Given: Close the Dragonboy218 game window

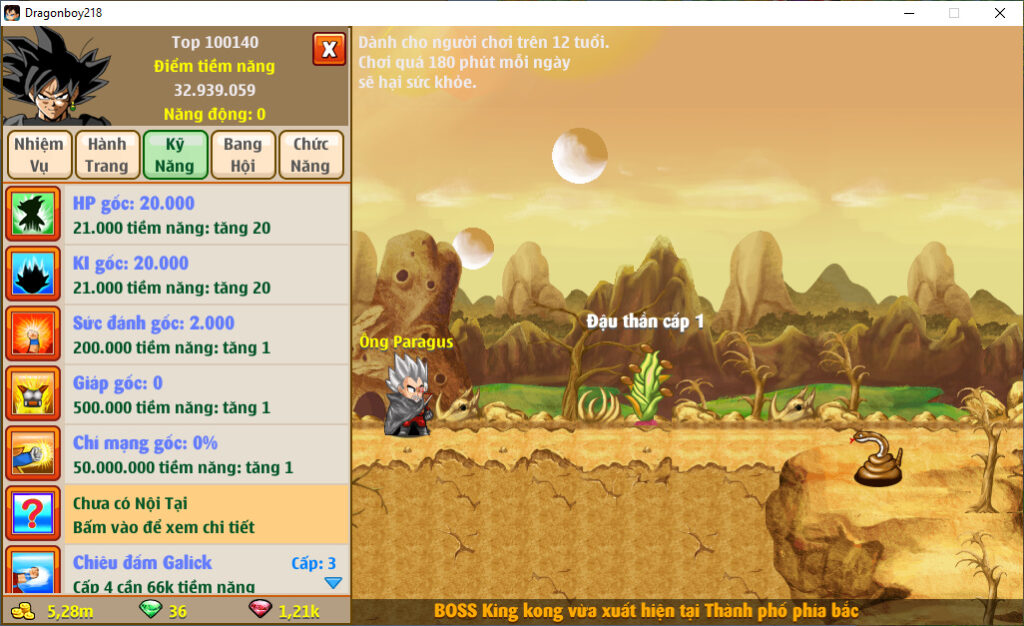Looking at the screenshot, I should click(x=999, y=13).
